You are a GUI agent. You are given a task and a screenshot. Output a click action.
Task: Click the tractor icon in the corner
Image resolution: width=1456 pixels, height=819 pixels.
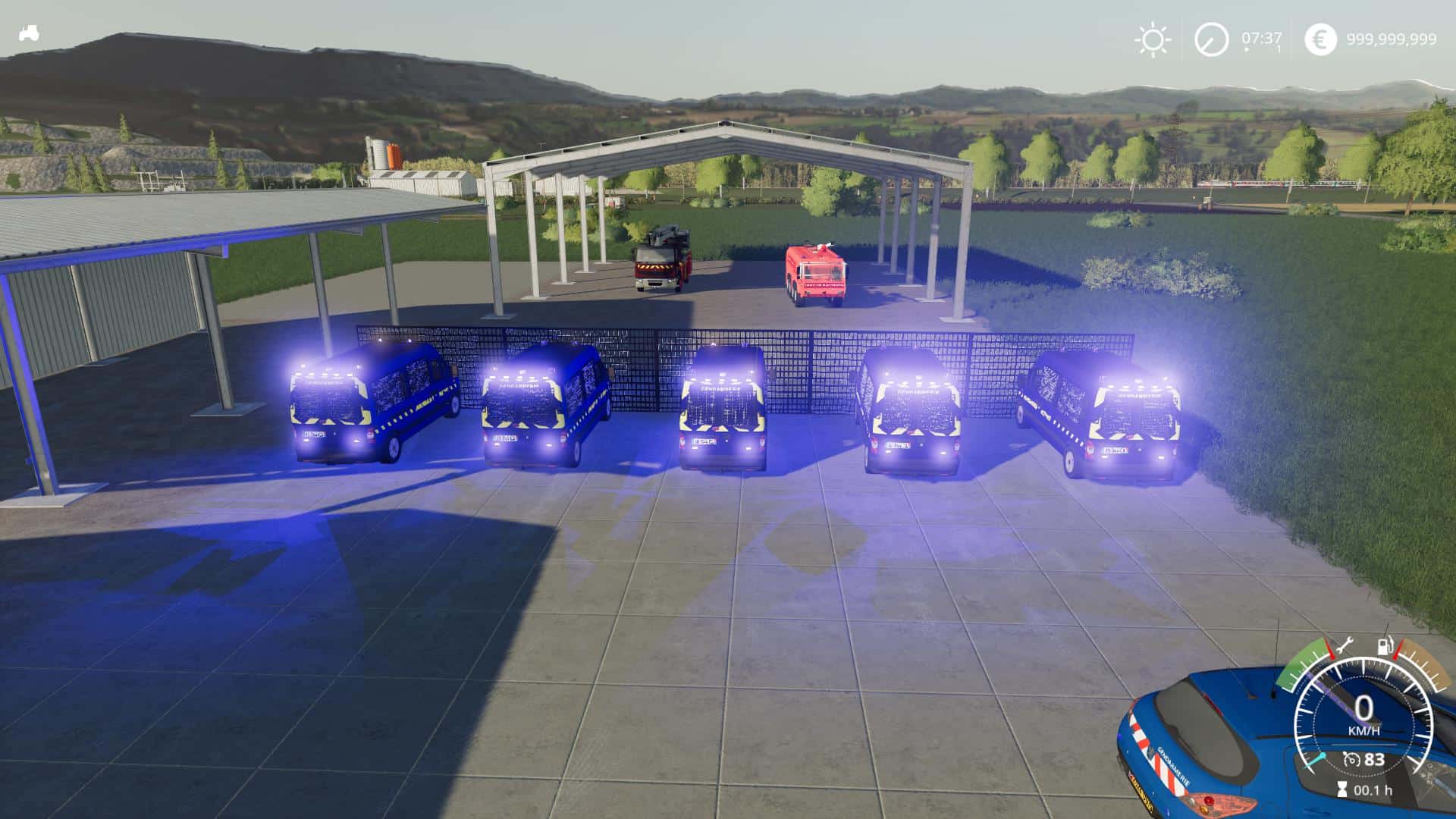[30, 33]
